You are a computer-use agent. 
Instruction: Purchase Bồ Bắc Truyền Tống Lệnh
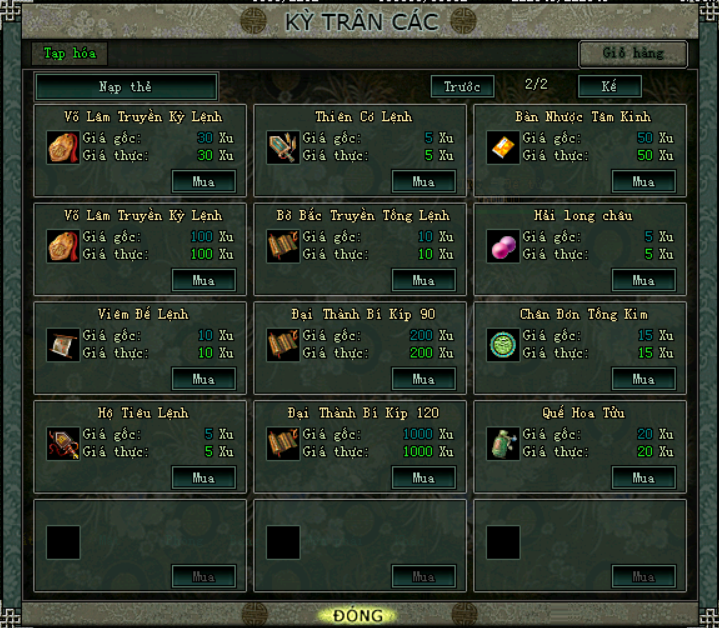pos(424,281)
